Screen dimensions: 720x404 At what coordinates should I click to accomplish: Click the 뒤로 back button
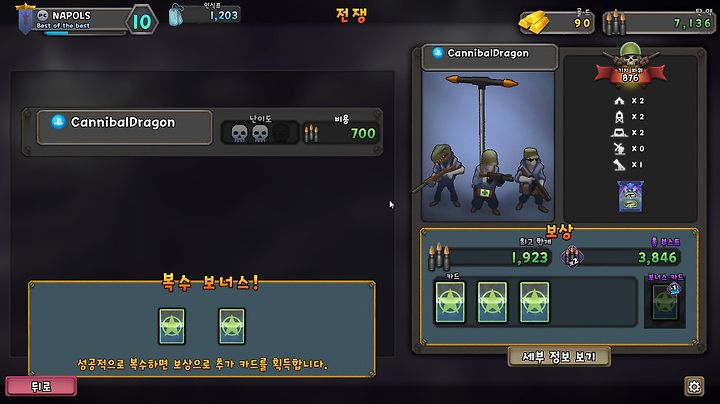pyautogui.click(x=40, y=386)
